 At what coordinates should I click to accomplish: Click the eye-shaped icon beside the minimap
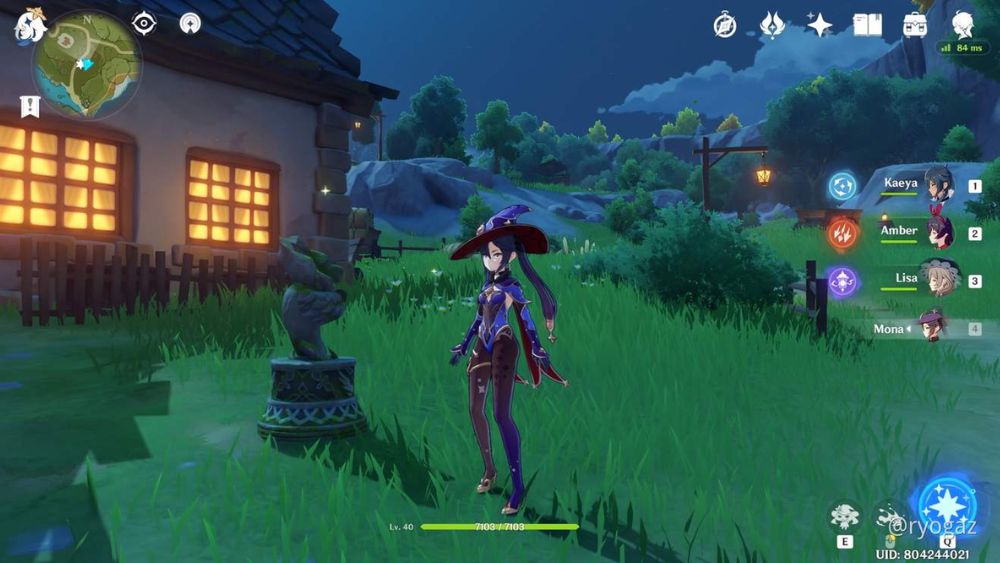[x=144, y=23]
